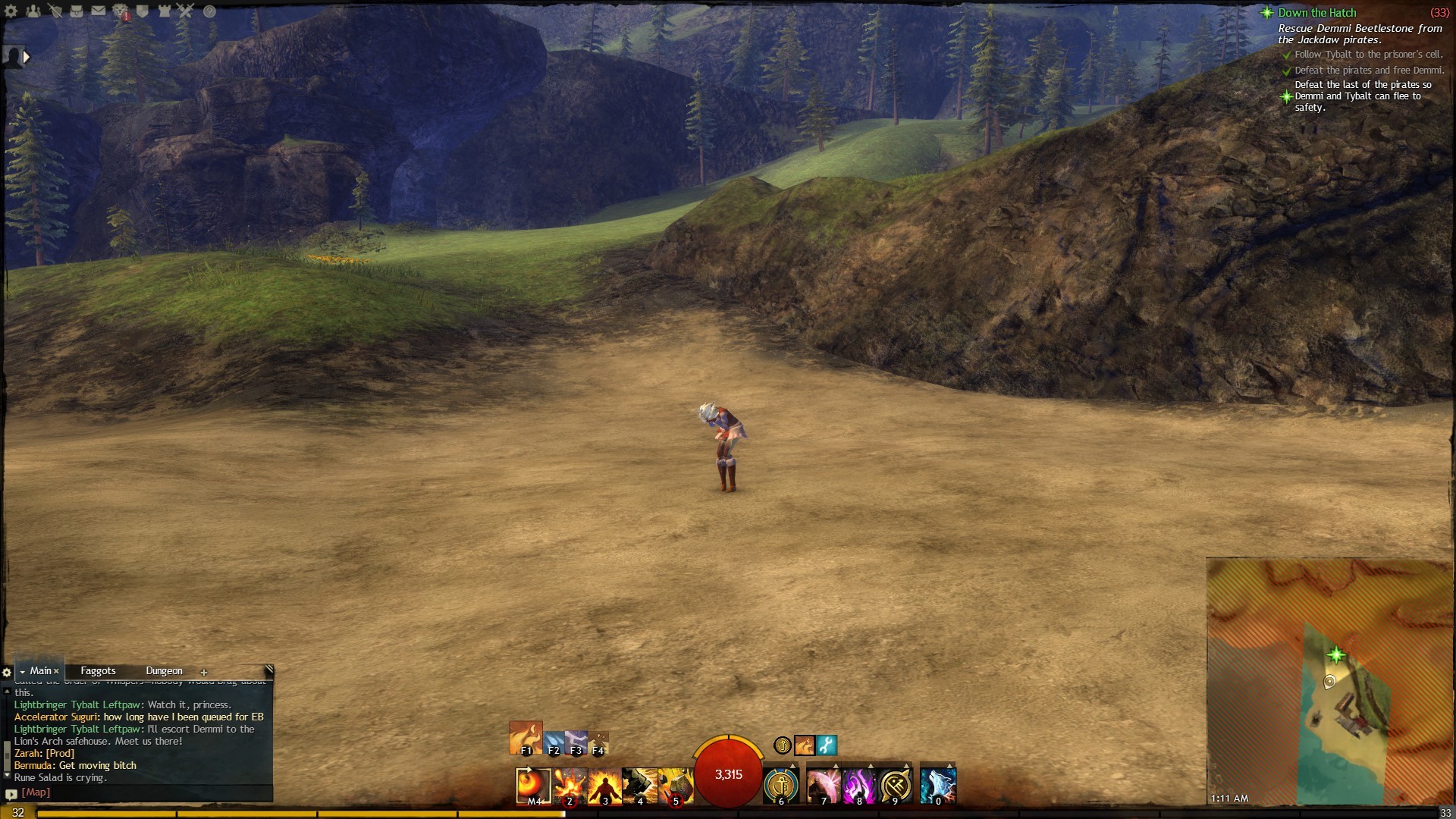Add a new chat tab with plus button
The image size is (1456, 819).
tap(203, 673)
